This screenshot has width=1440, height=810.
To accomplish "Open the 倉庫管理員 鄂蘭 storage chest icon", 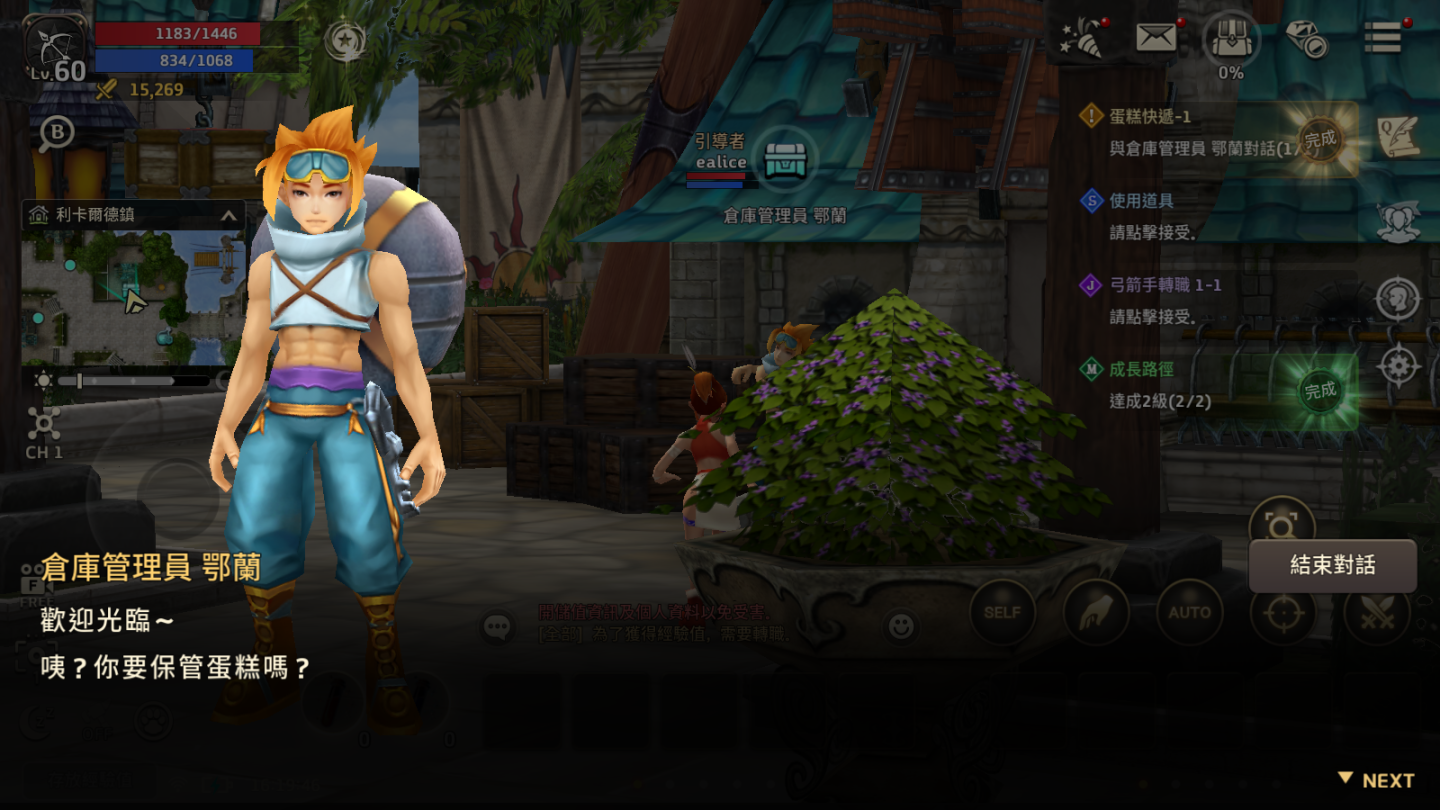I will pos(786,160).
